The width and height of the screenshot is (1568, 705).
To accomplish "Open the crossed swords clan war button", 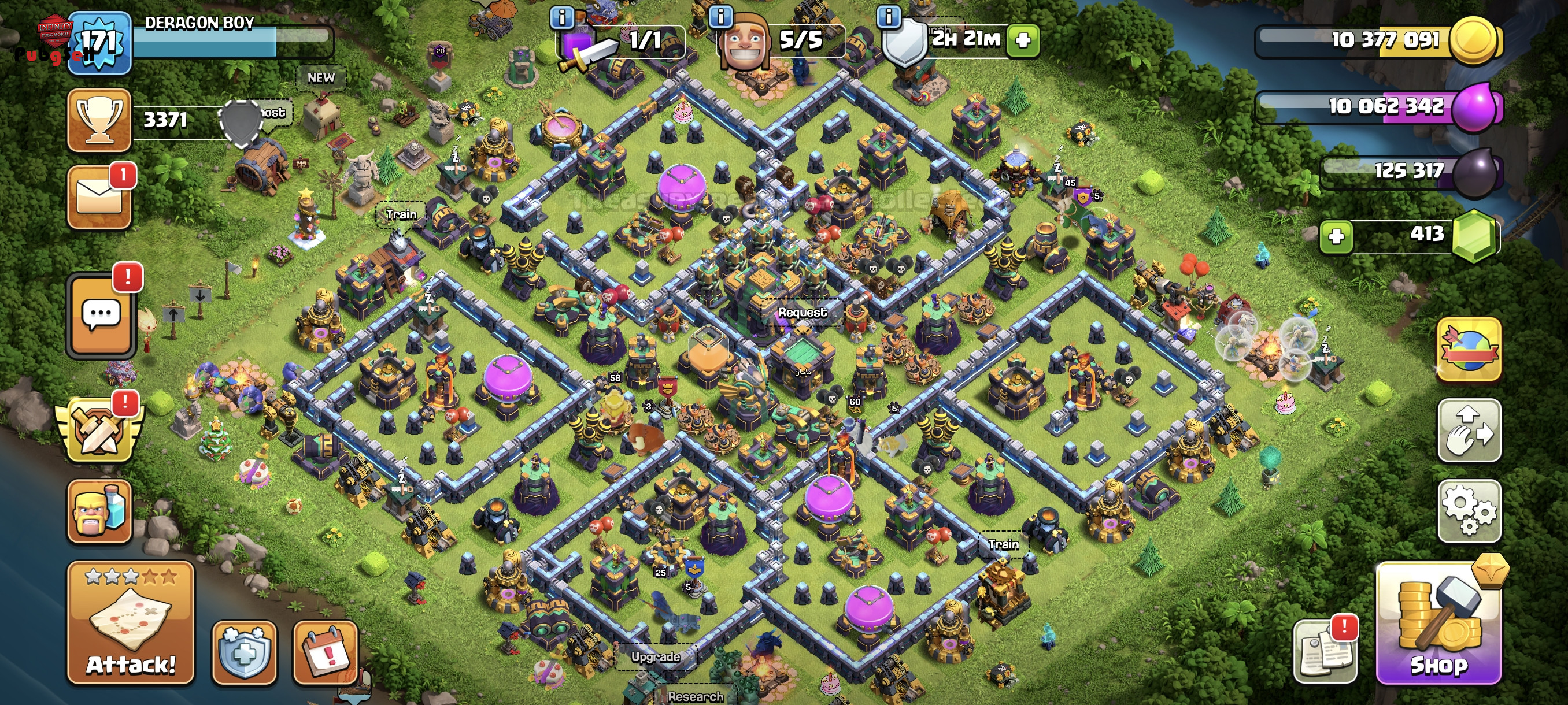I will pos(99,430).
